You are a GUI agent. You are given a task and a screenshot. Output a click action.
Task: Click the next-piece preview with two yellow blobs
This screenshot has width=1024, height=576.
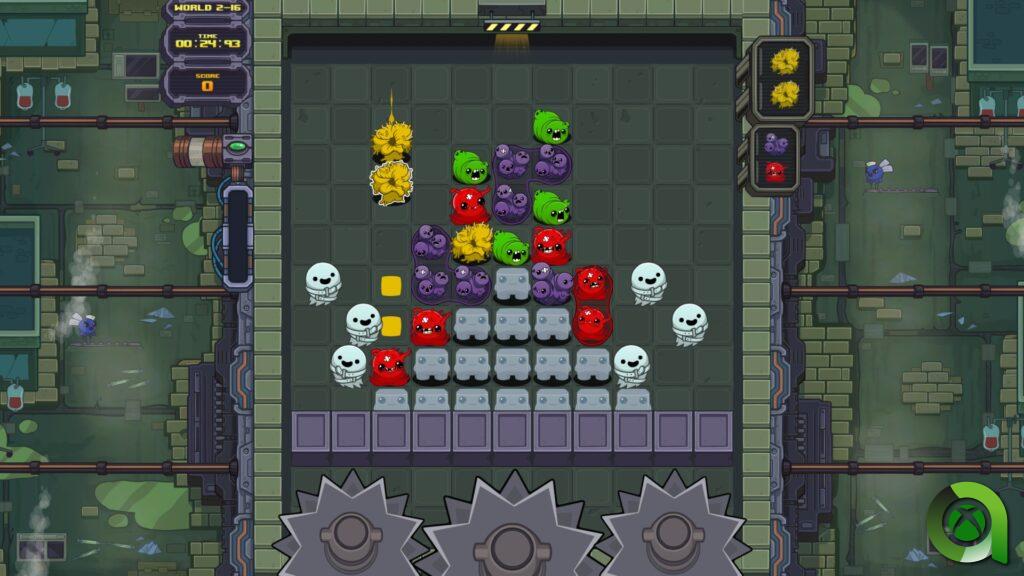pyautogui.click(x=785, y=79)
